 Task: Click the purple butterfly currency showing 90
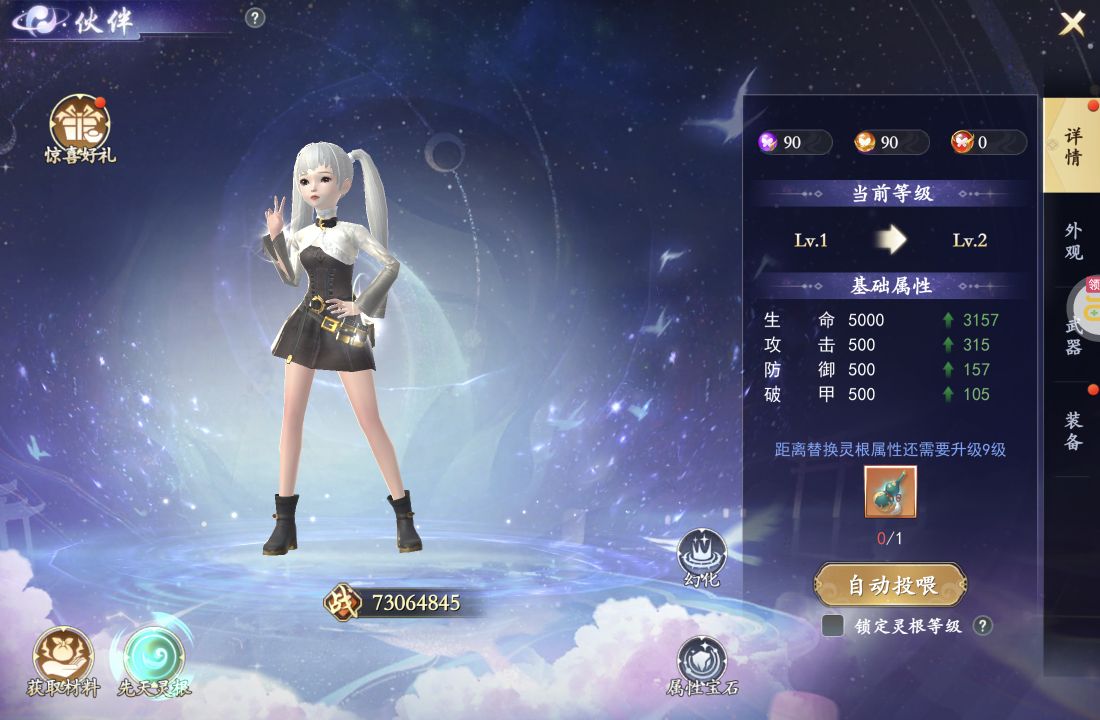[794, 142]
